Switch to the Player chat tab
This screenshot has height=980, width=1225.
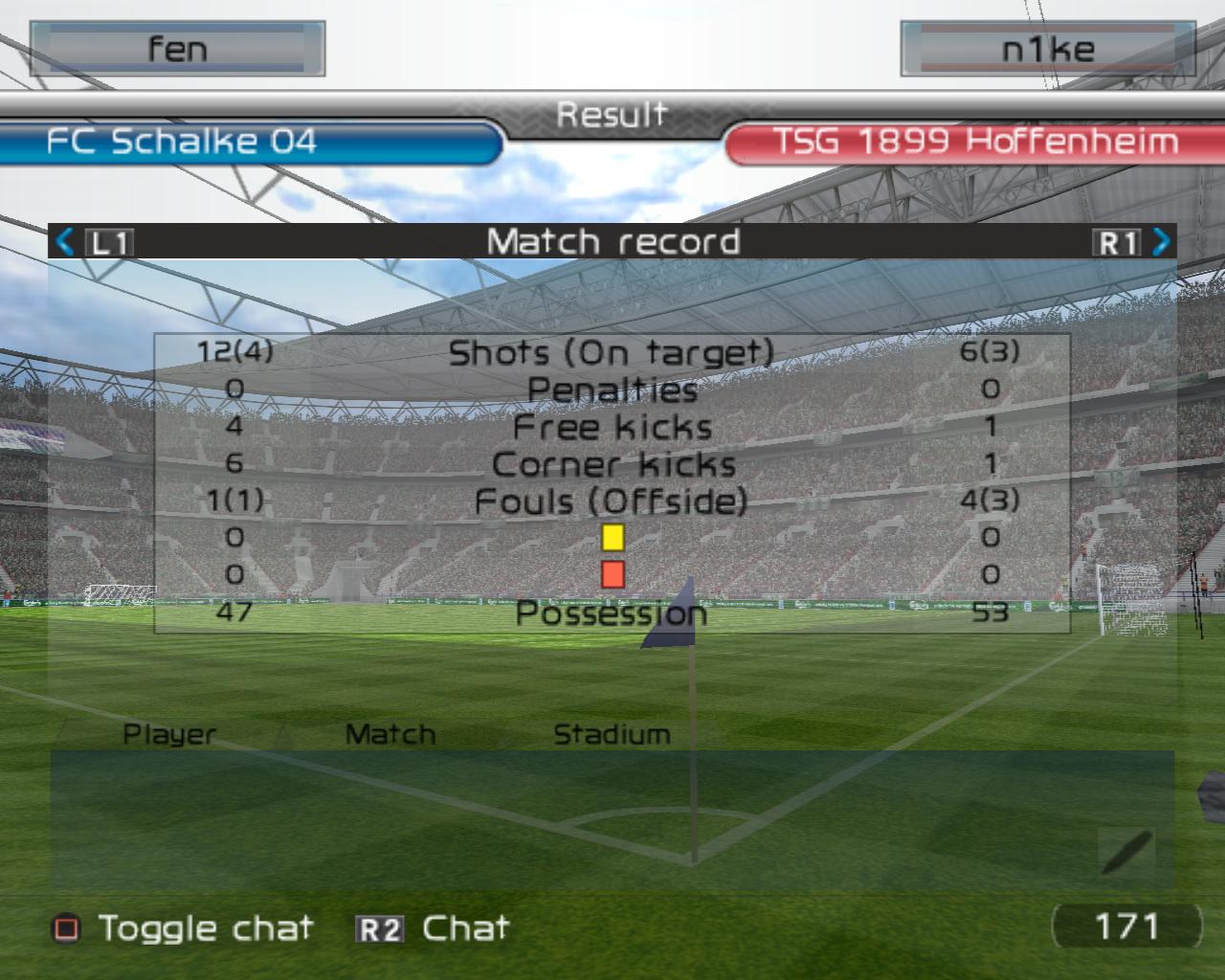coord(169,734)
